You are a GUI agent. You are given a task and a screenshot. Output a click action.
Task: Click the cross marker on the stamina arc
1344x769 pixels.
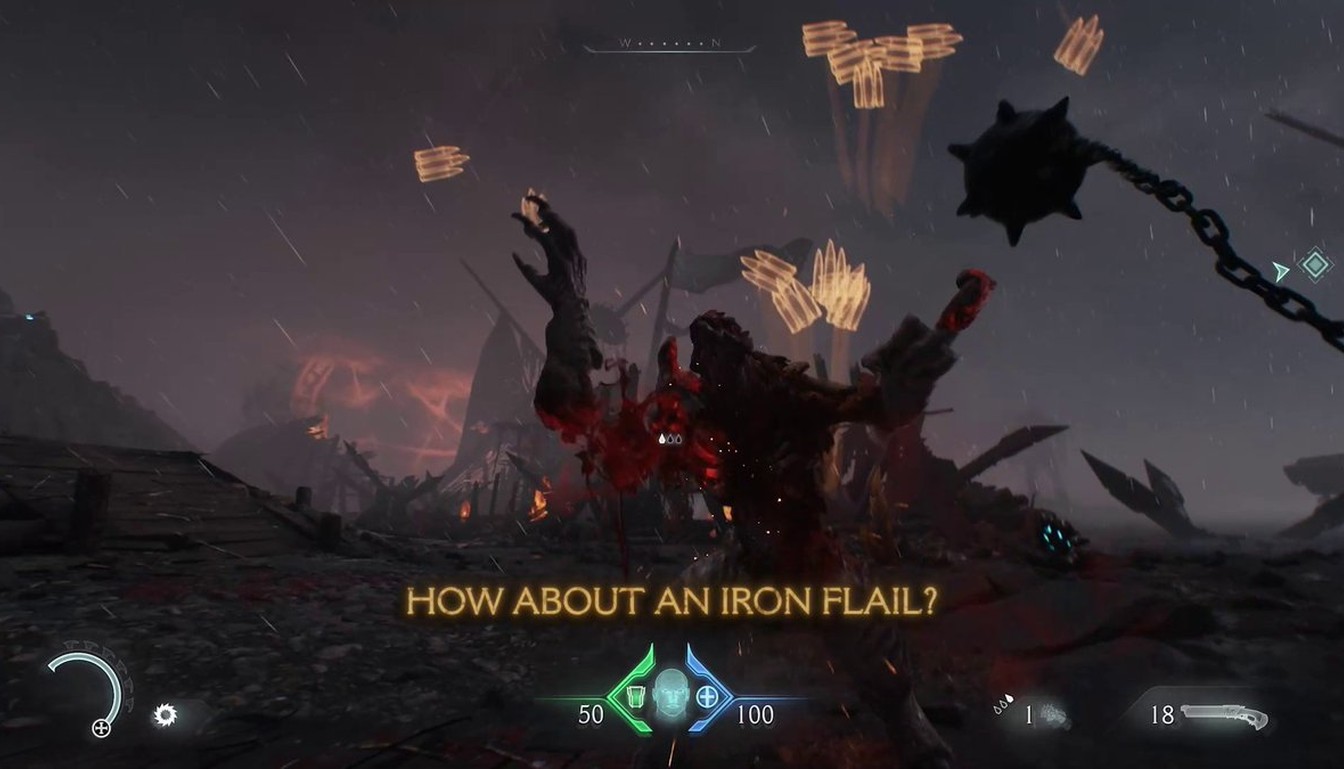[101, 727]
